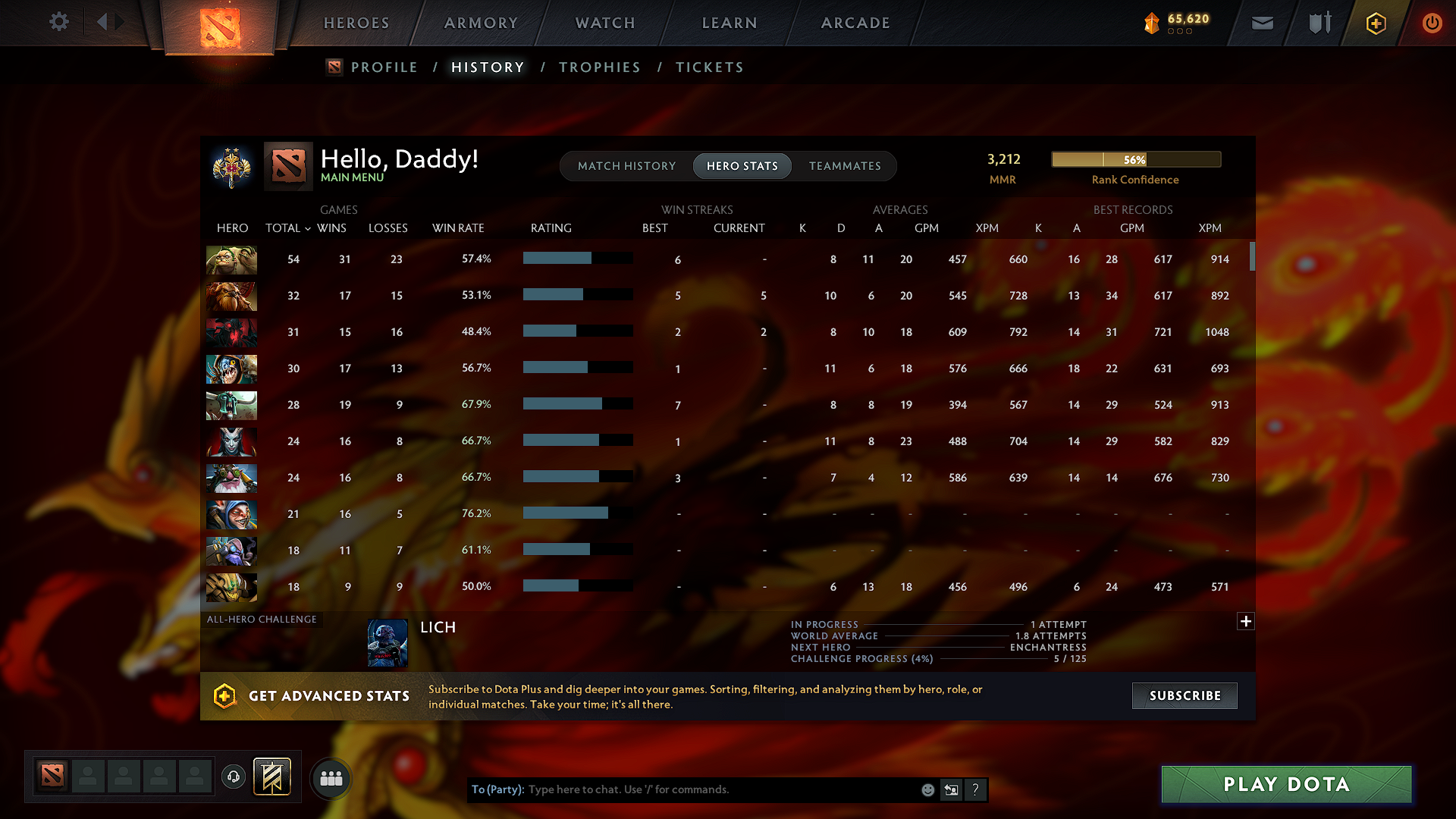Viewport: 1456px width, 819px height.
Task: Open the TROPHIES tab
Action: click(x=599, y=67)
